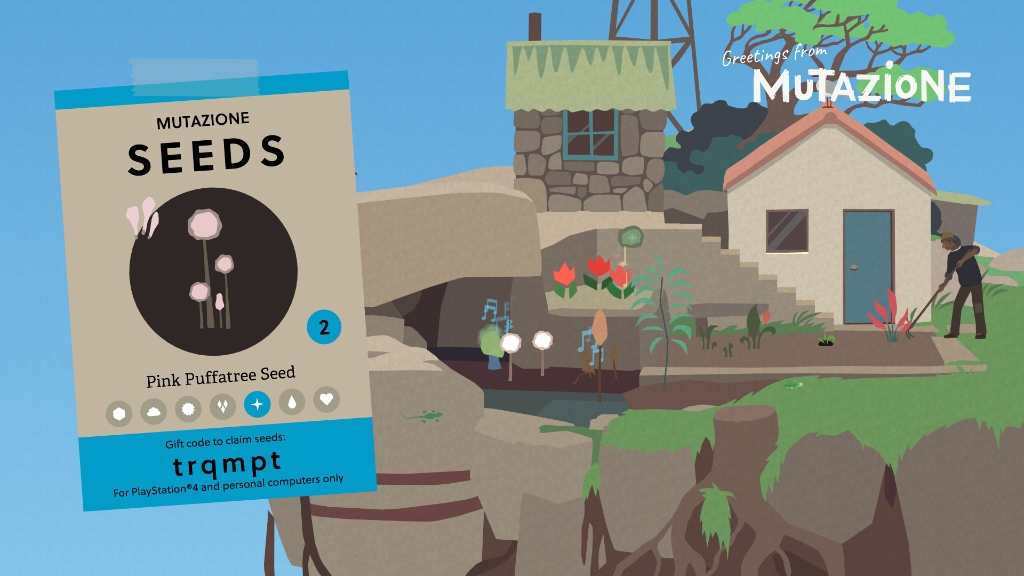Select the heart icon on the seed card

(x=325, y=399)
